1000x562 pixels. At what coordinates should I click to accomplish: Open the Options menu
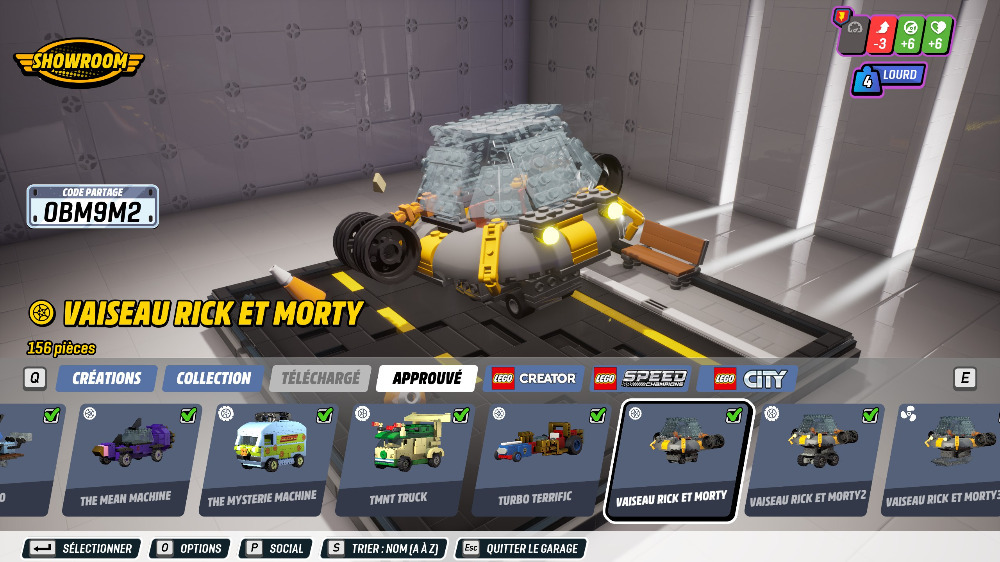189,548
